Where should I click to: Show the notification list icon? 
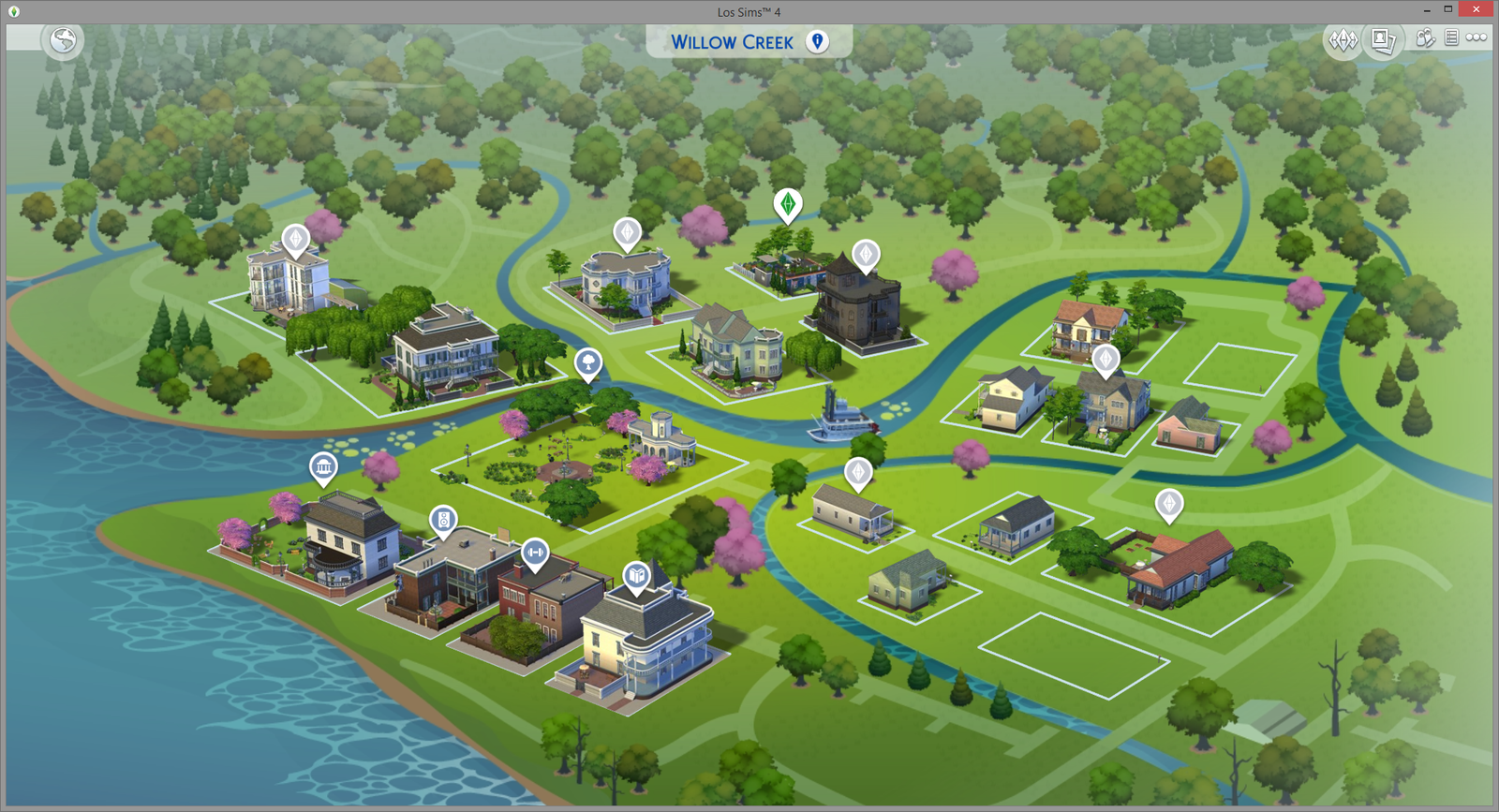click(x=1451, y=37)
